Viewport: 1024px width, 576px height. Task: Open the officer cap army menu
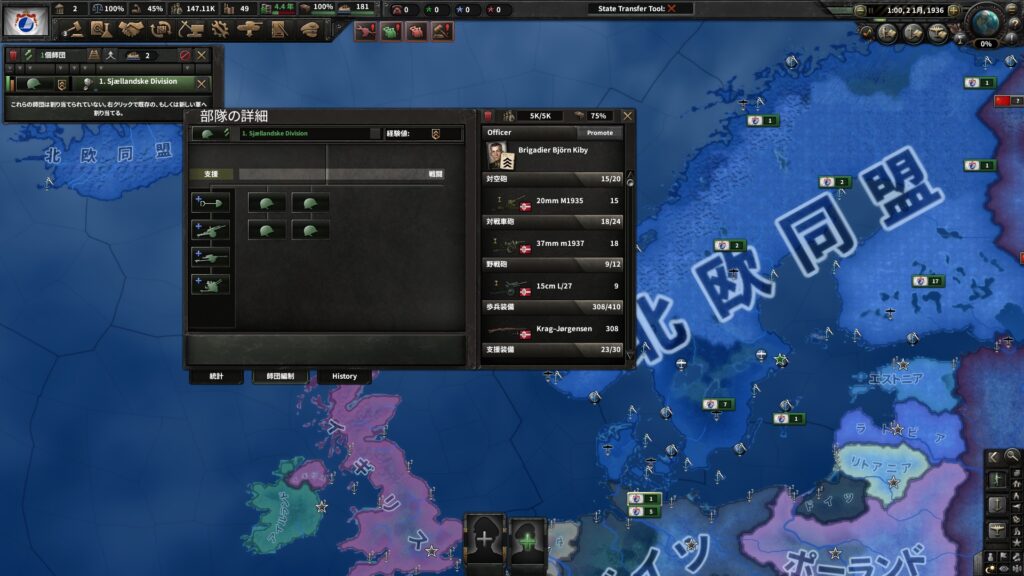tap(309, 30)
